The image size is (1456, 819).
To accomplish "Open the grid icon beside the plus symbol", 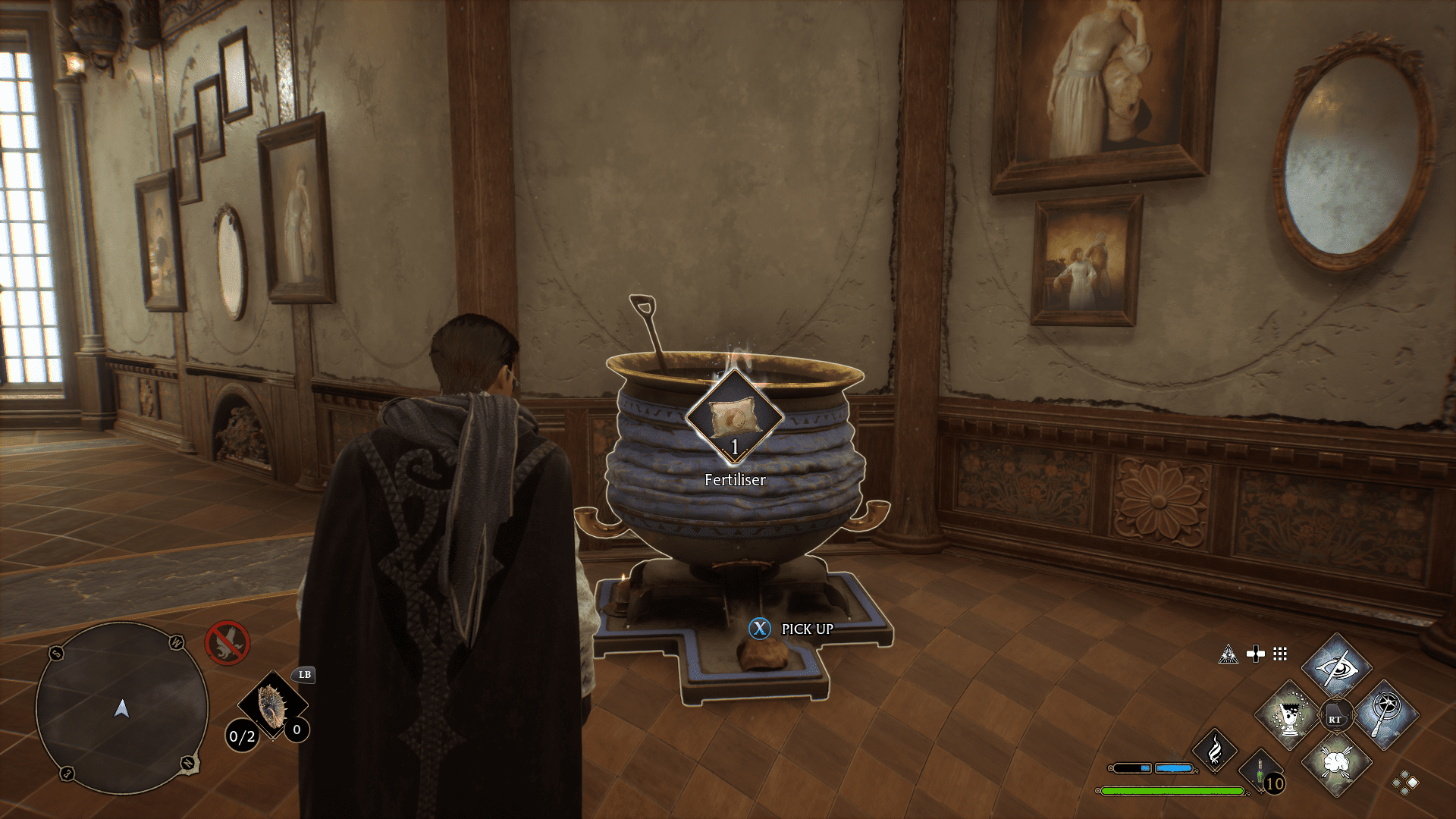I will [x=1280, y=654].
